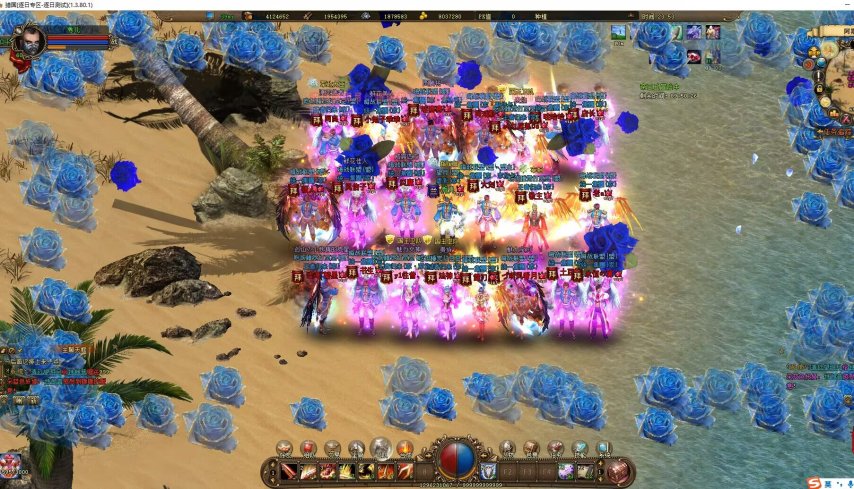854x489 pixels.
Task: Click the blue shield crest hotbar icon
Action: pos(487,471)
